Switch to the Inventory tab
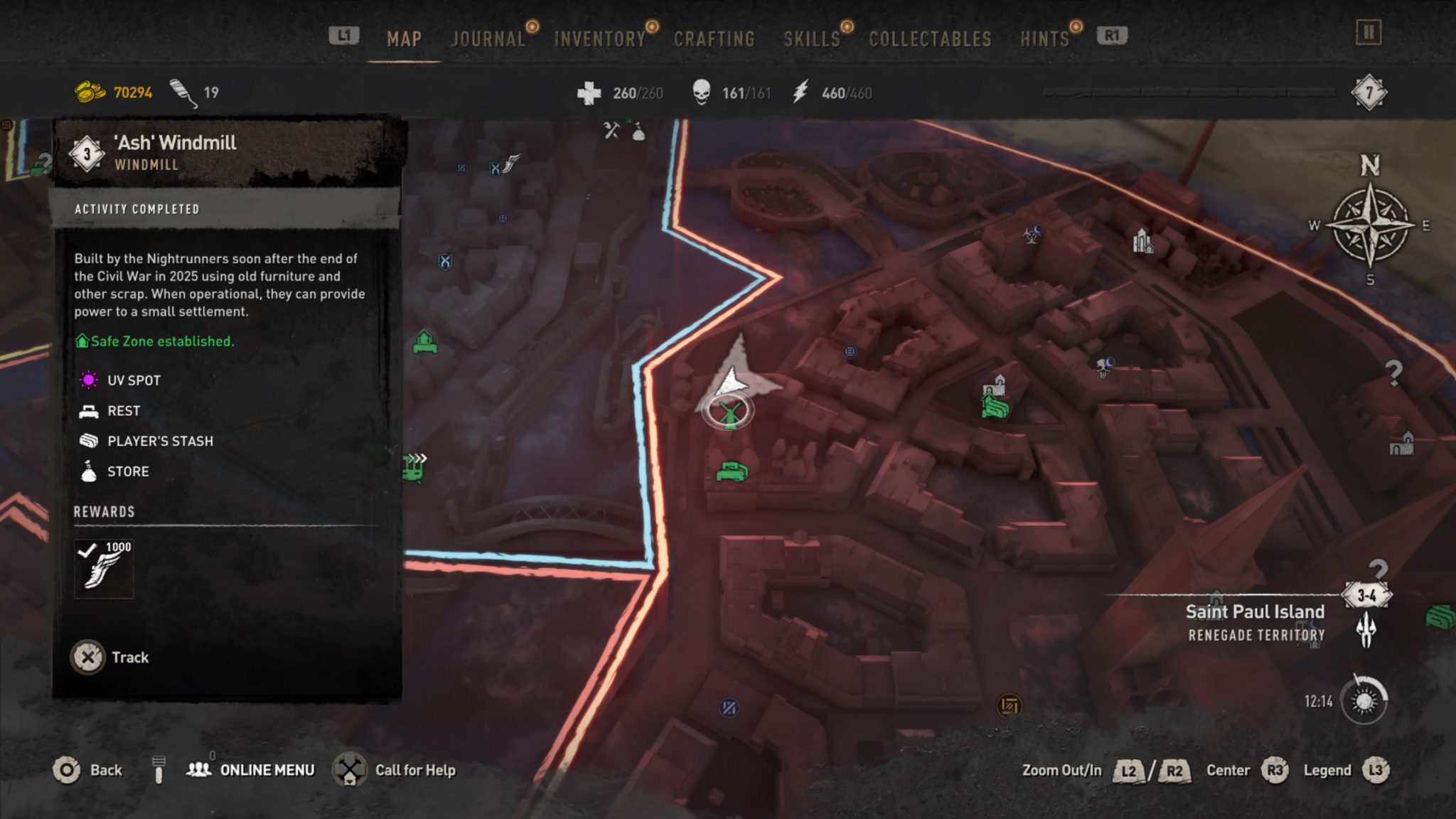This screenshot has width=1456, height=819. (599, 39)
